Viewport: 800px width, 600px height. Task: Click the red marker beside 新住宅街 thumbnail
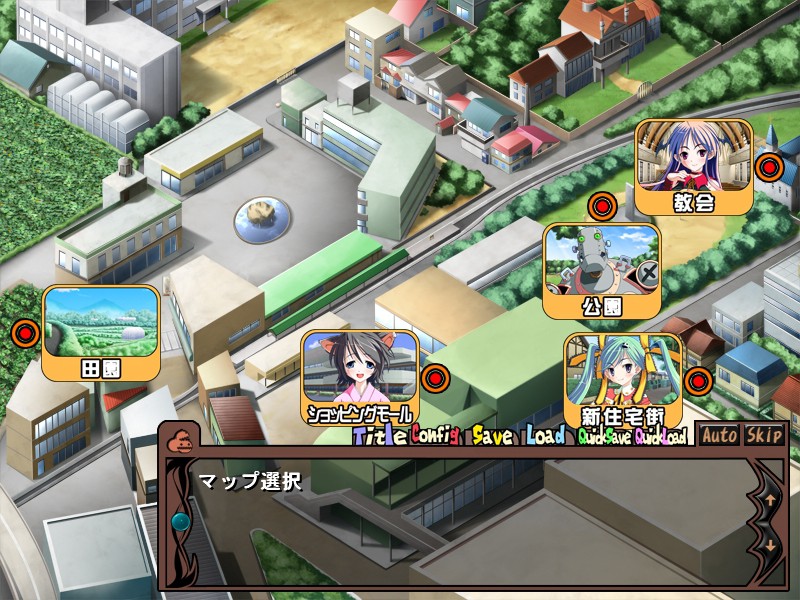(698, 380)
